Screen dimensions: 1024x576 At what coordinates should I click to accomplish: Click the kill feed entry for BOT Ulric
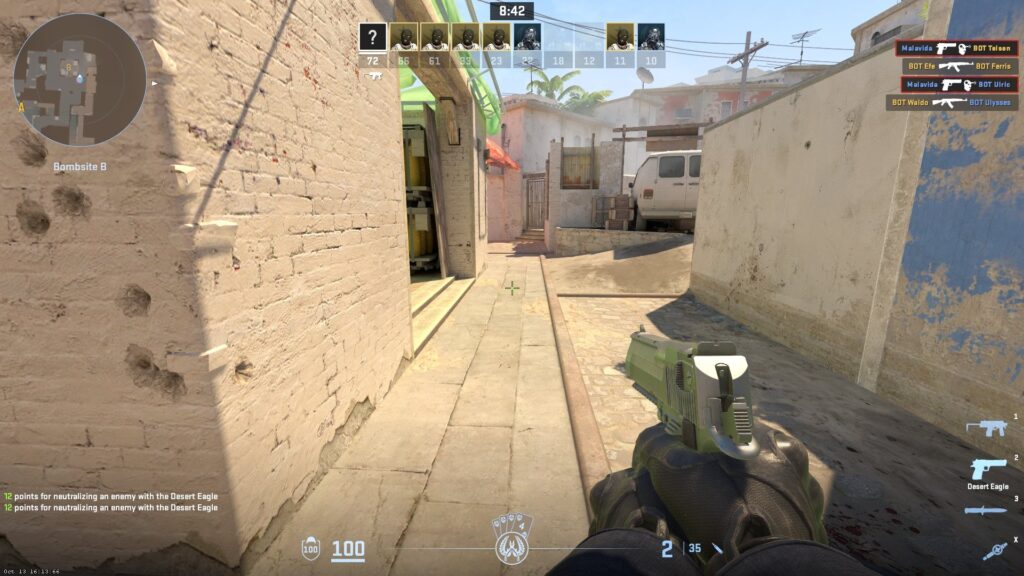pos(957,84)
